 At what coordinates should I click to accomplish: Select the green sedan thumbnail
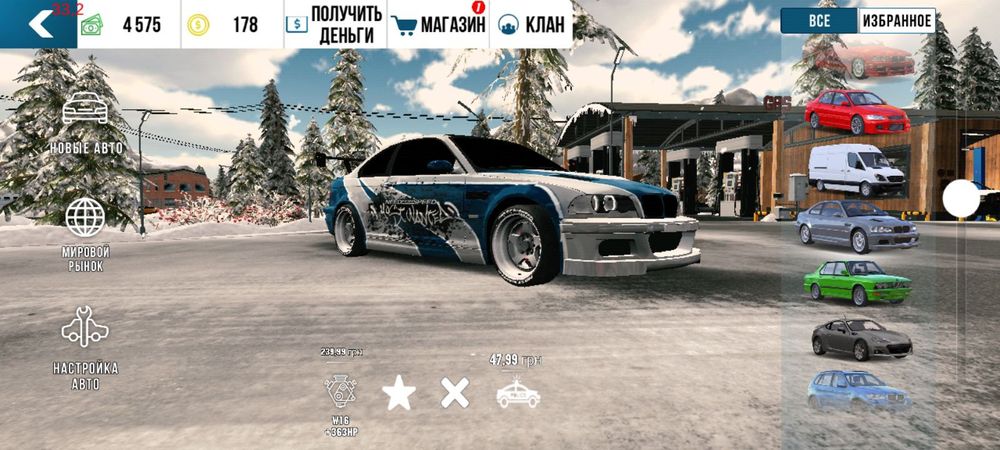tap(857, 282)
